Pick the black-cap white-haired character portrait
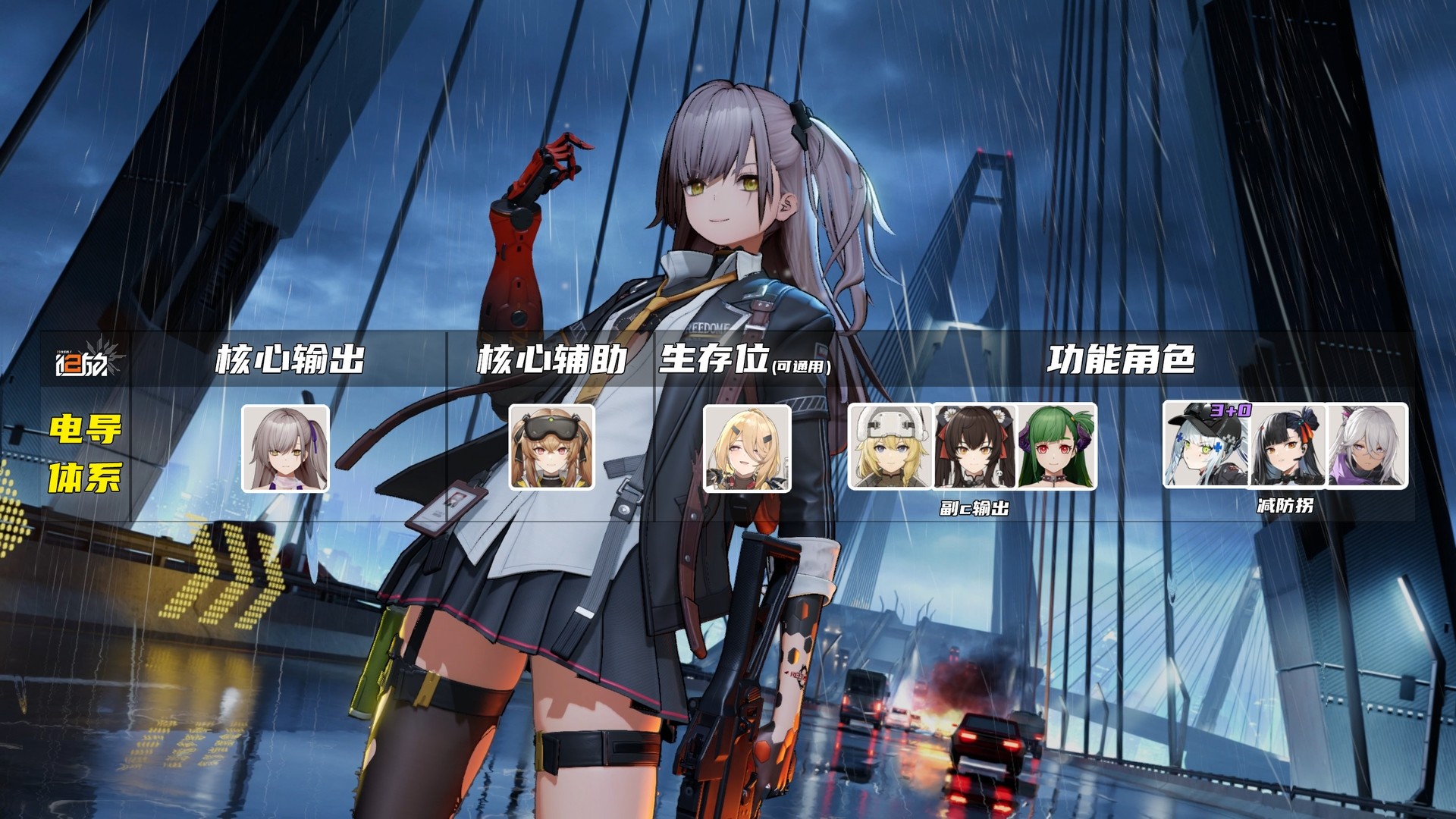Screen dimensions: 1456x819 coord(1206,445)
